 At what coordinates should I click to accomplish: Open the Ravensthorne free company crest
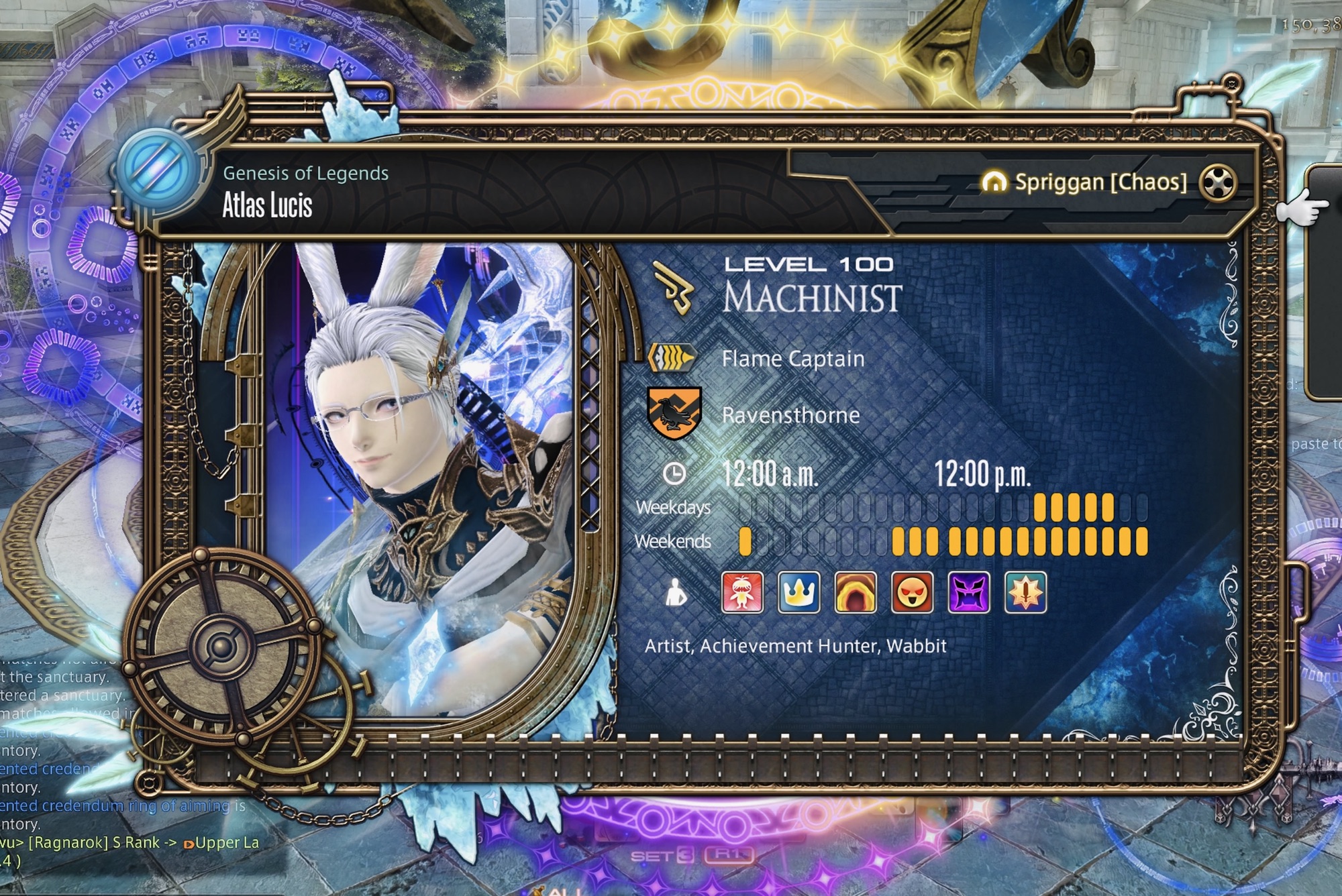pos(674,414)
